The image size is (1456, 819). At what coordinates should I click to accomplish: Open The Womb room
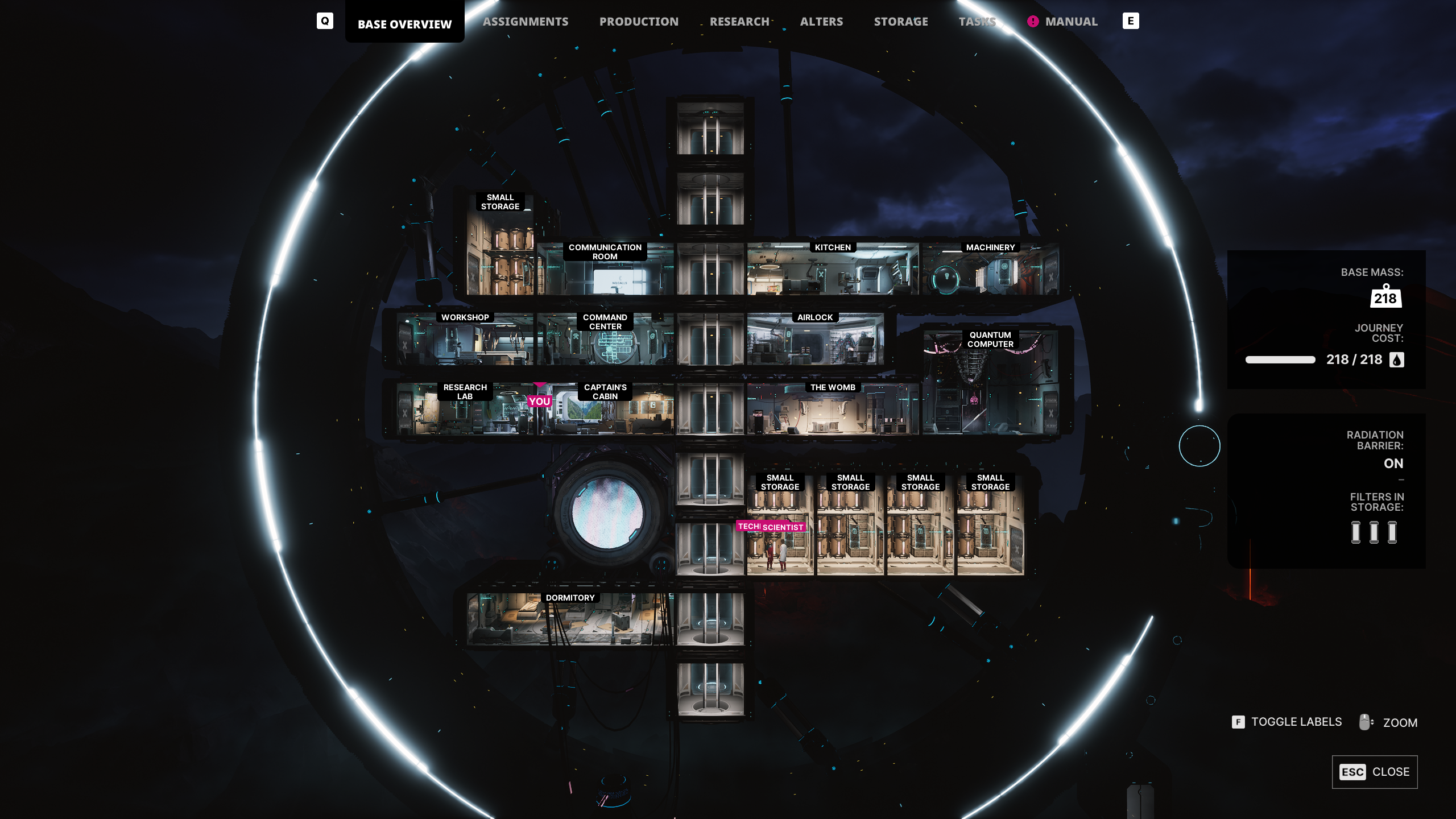(x=832, y=387)
